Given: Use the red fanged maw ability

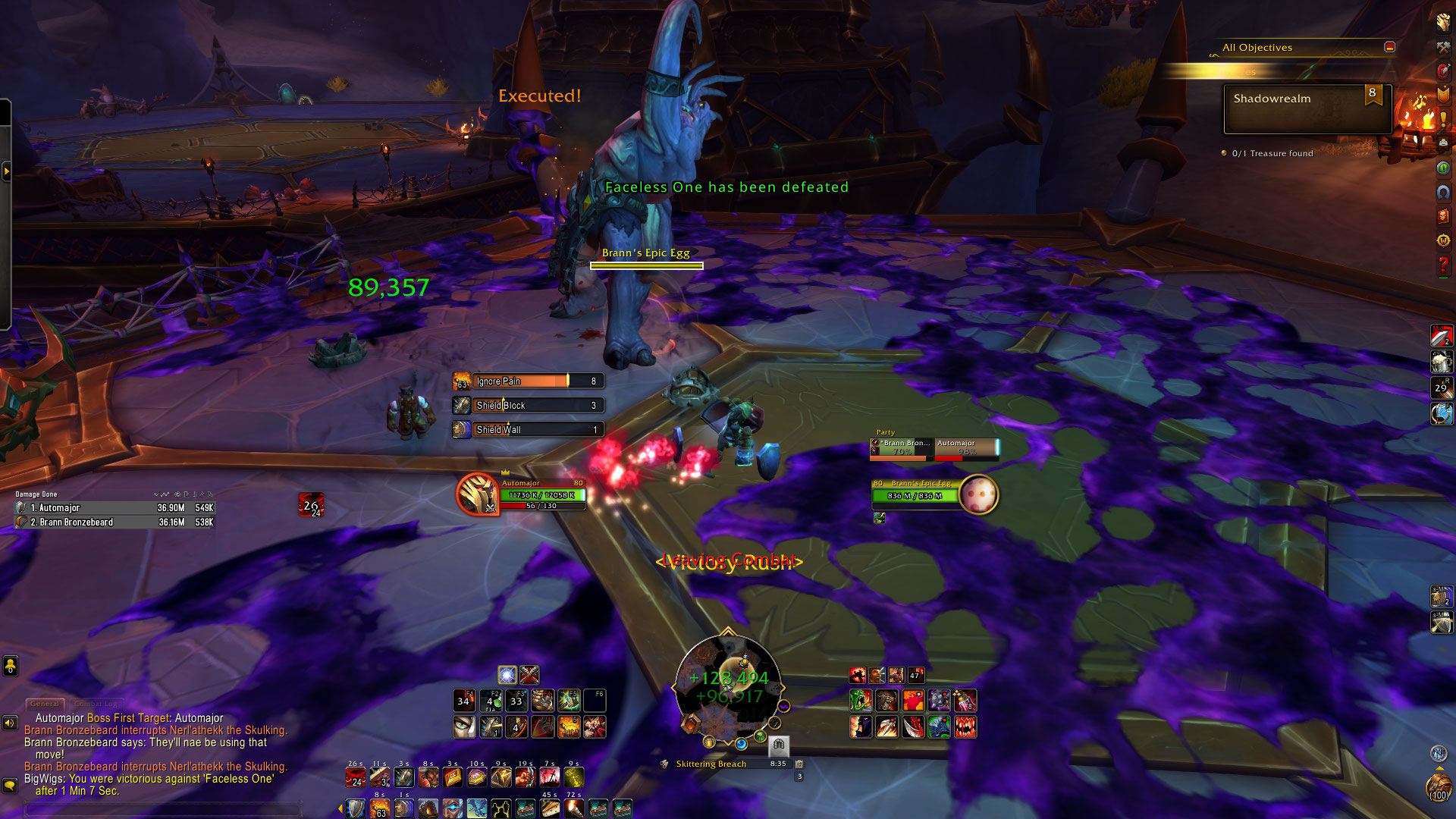Looking at the screenshot, I should [x=965, y=726].
